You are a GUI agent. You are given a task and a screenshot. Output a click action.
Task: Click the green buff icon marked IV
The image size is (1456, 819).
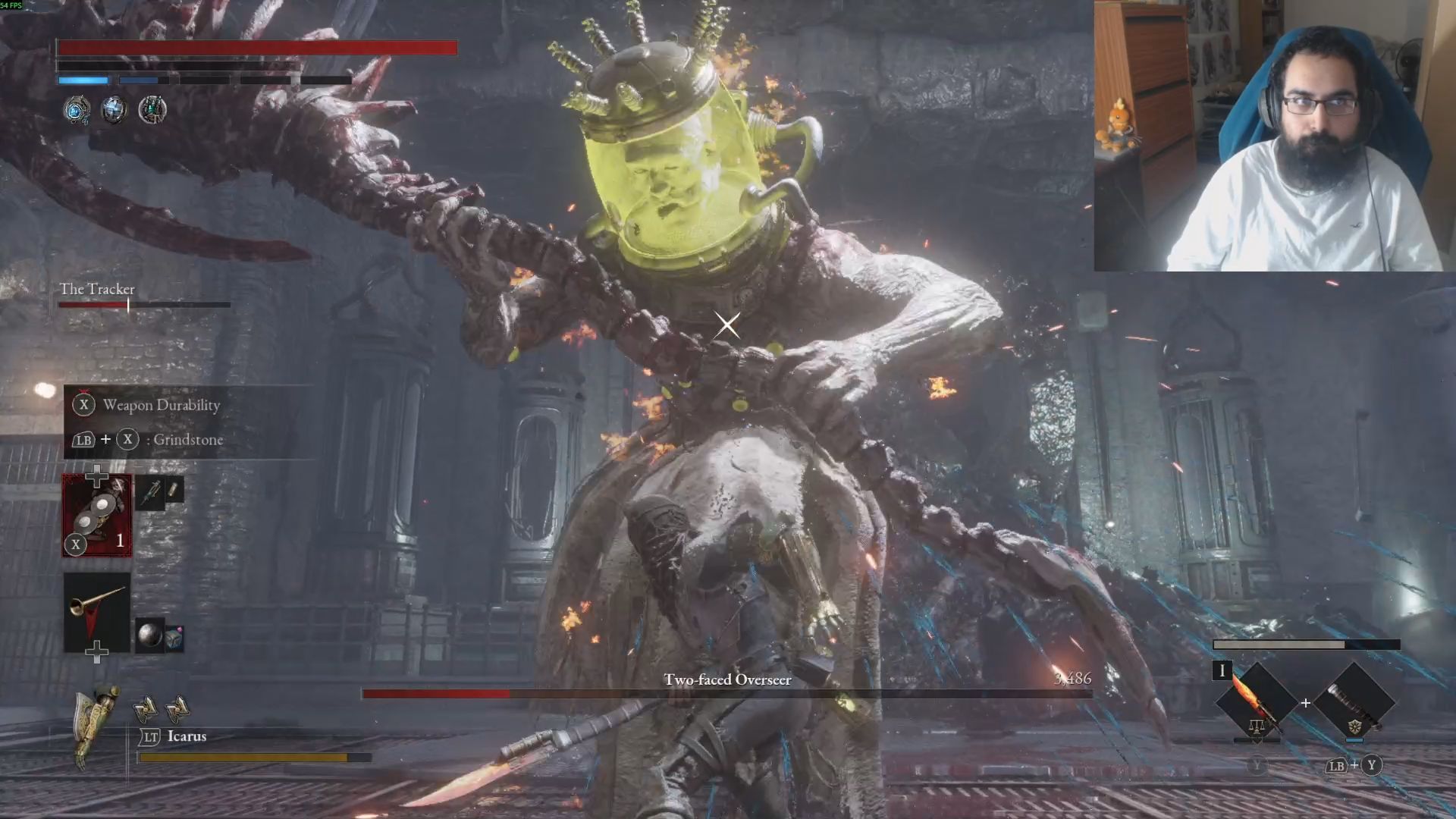pos(152,111)
